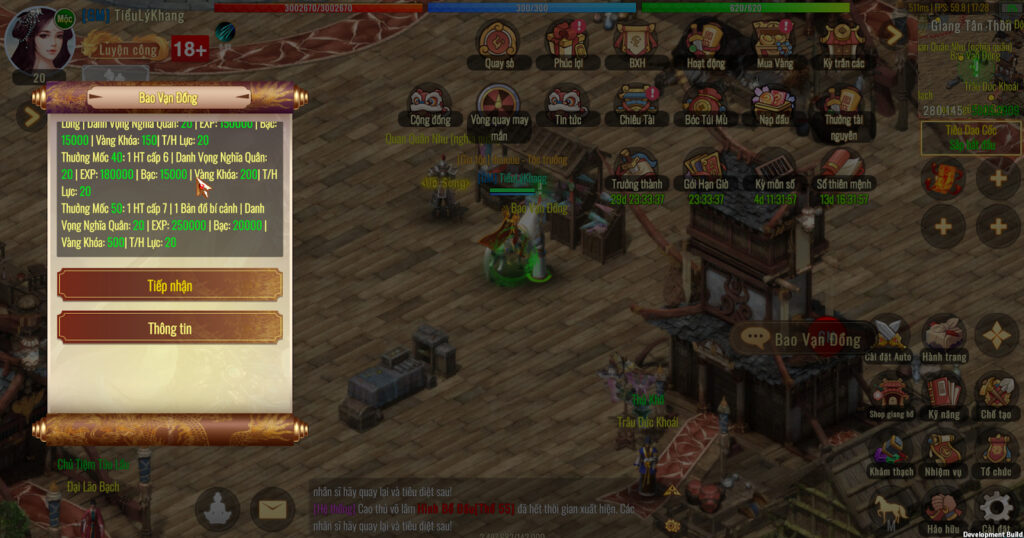Open the Hành trang inventory bag
Image resolution: width=1024 pixels, height=538 pixels.
coord(944,337)
